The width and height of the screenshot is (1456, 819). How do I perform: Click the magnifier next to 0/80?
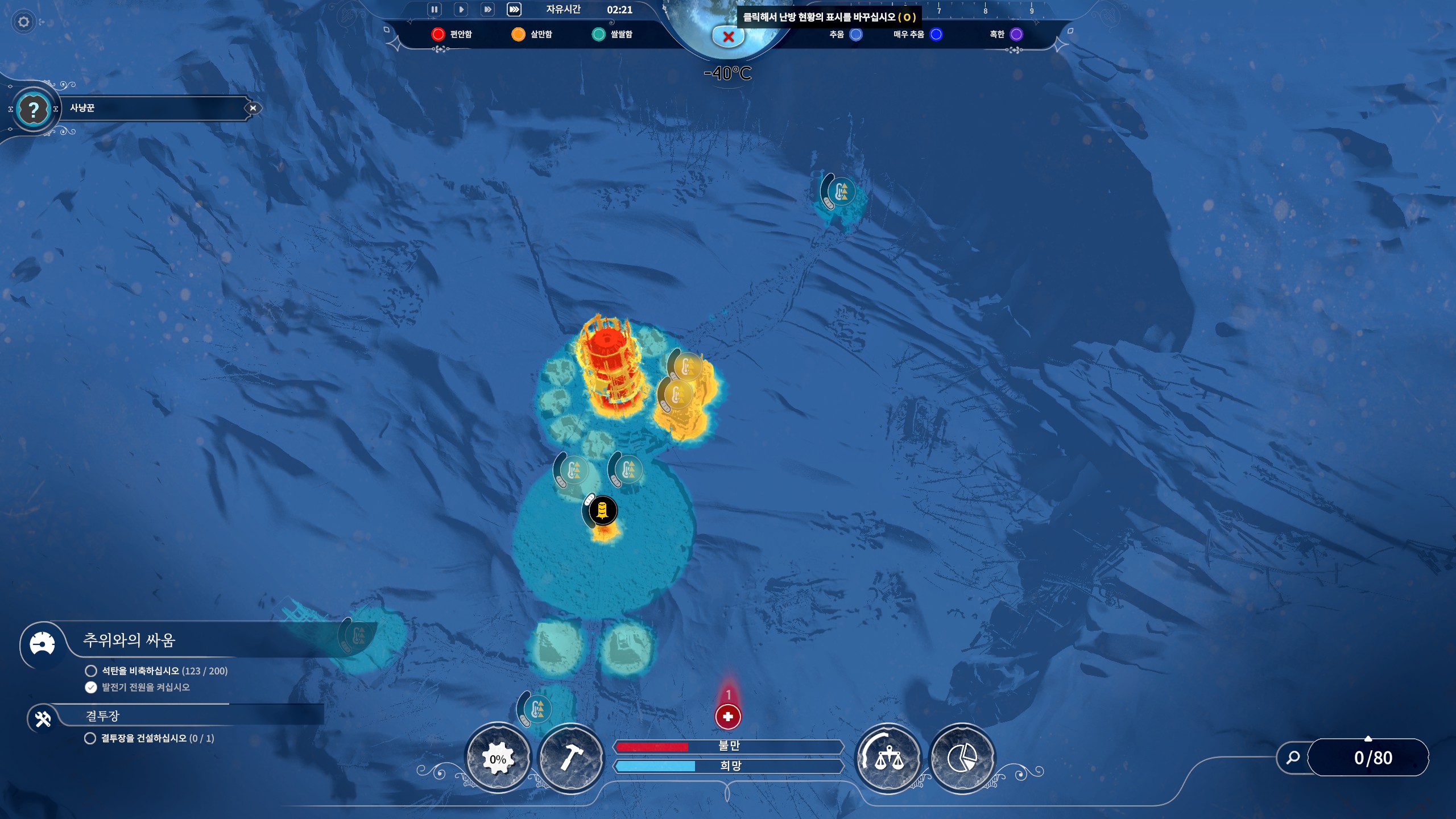click(x=1293, y=758)
